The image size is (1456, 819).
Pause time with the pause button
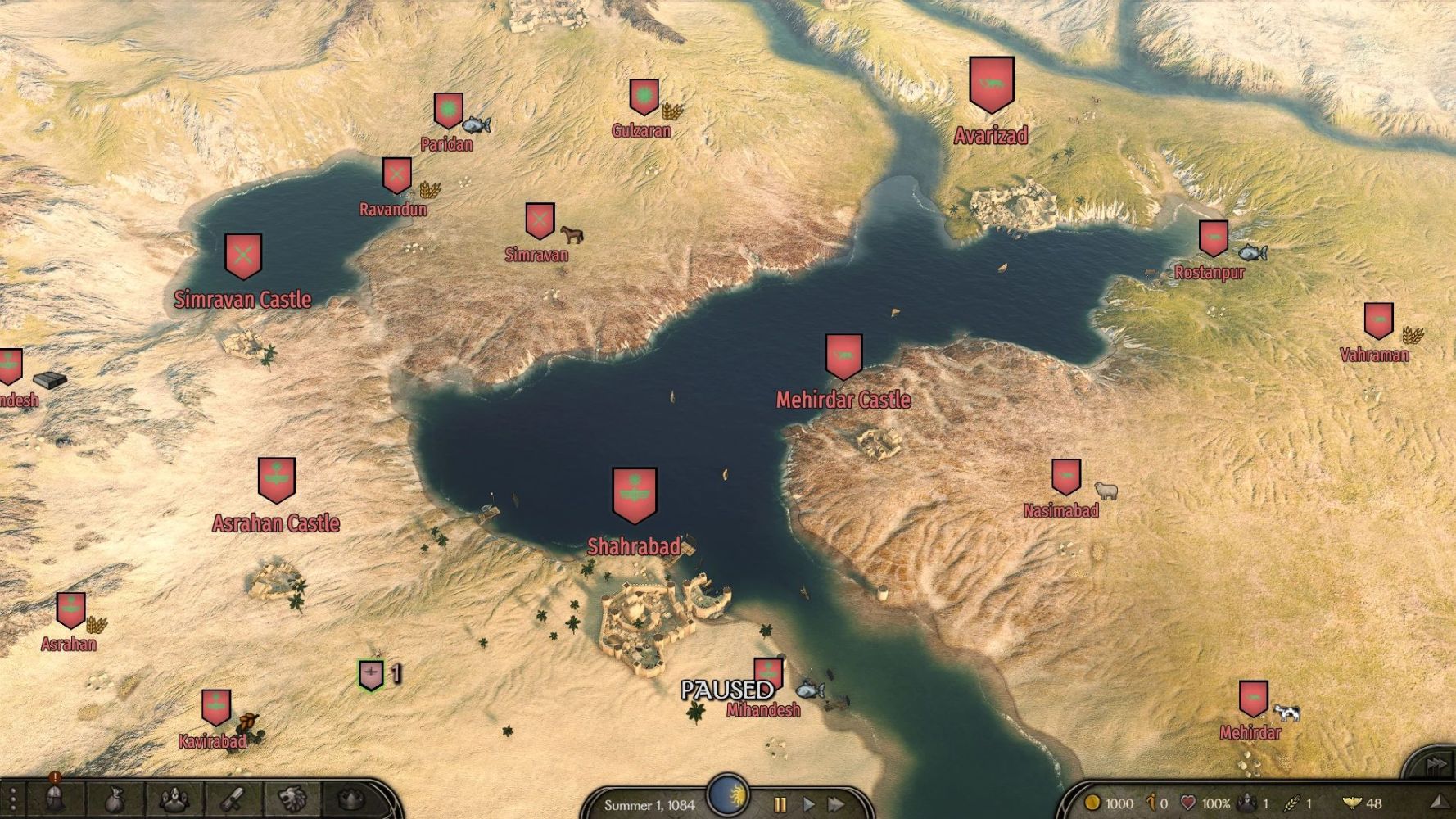pos(780,804)
